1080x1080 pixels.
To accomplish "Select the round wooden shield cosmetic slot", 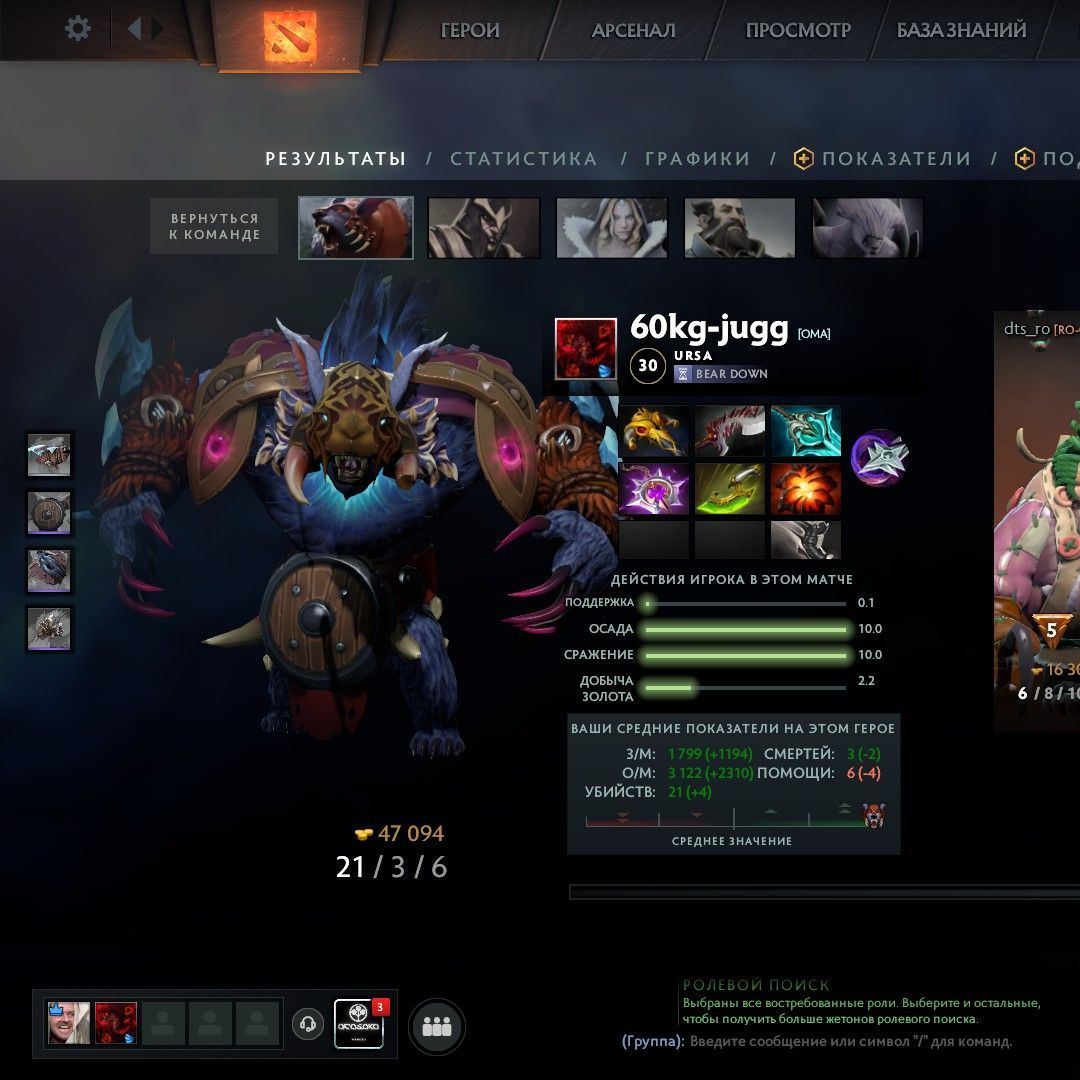I will tap(49, 514).
